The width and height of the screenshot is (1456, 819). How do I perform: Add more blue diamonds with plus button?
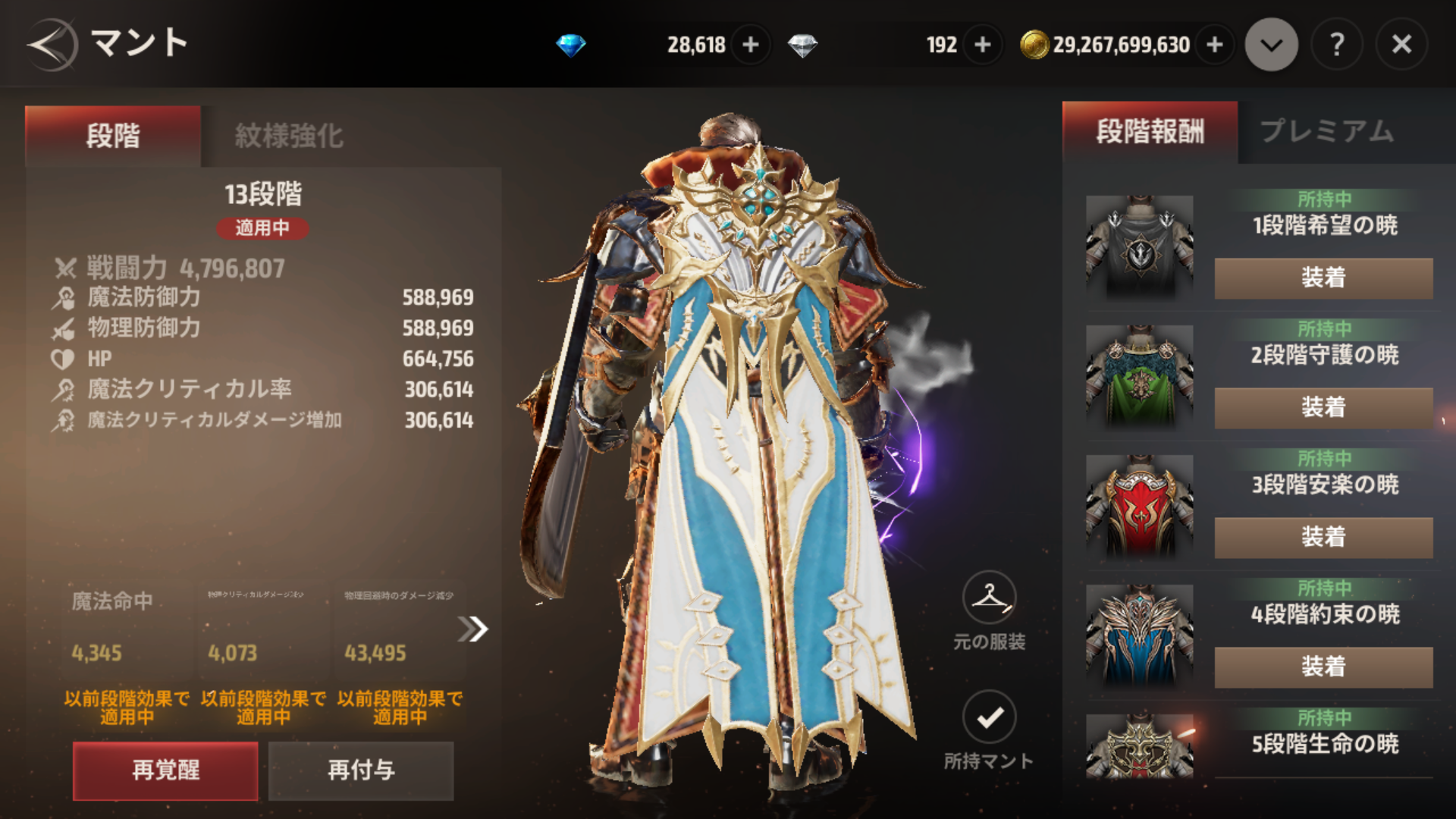point(751,45)
